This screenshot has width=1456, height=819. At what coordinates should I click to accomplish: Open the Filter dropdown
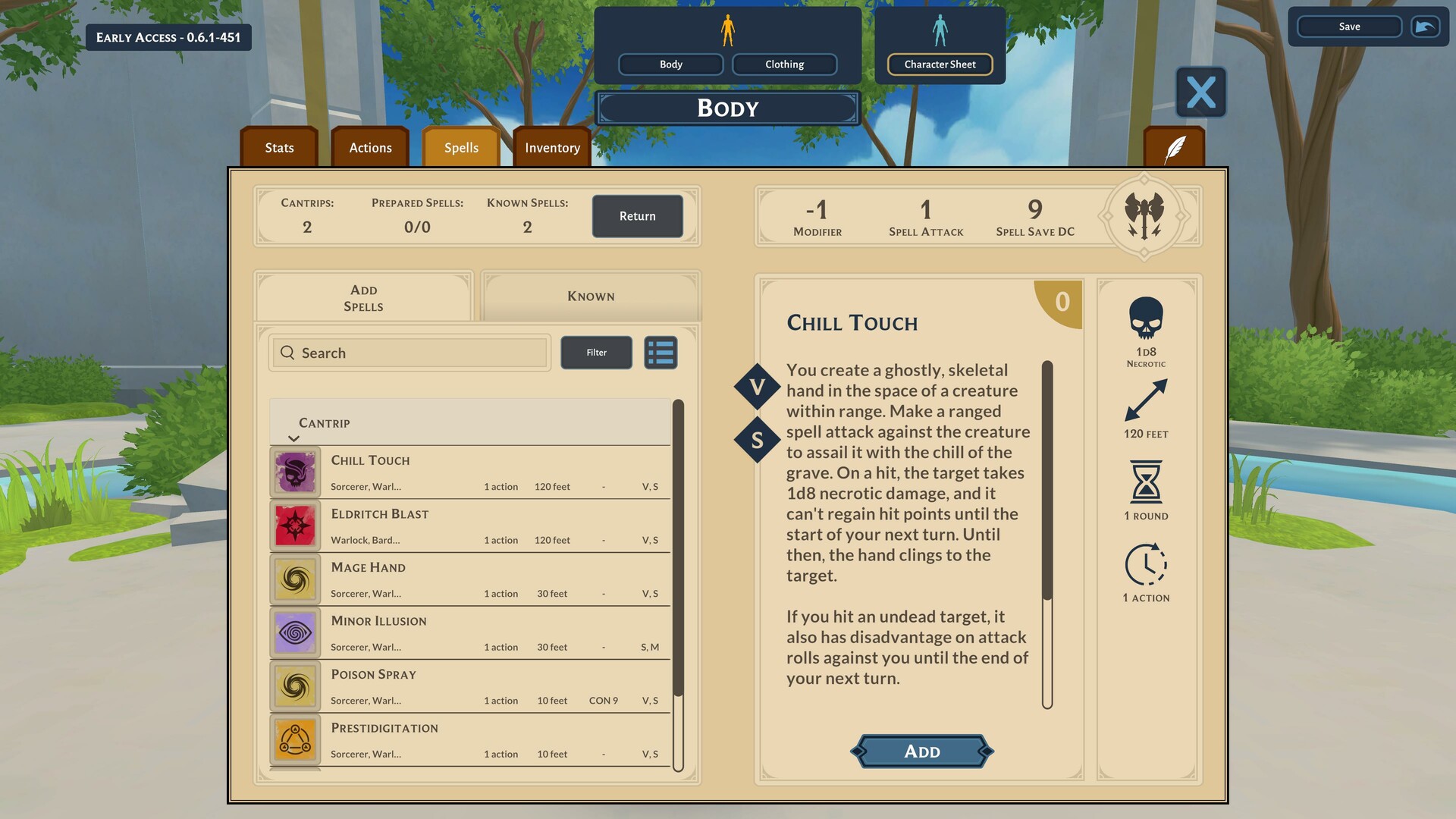point(596,353)
